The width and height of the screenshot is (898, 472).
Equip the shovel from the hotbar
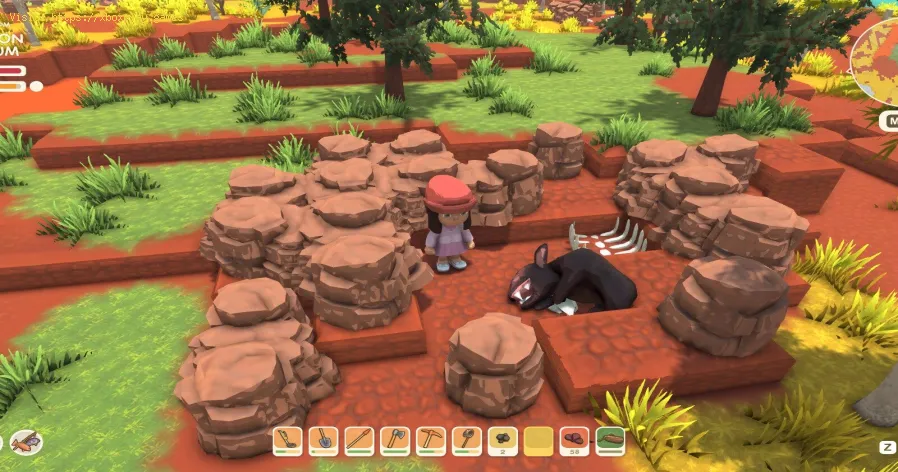(x=323, y=440)
